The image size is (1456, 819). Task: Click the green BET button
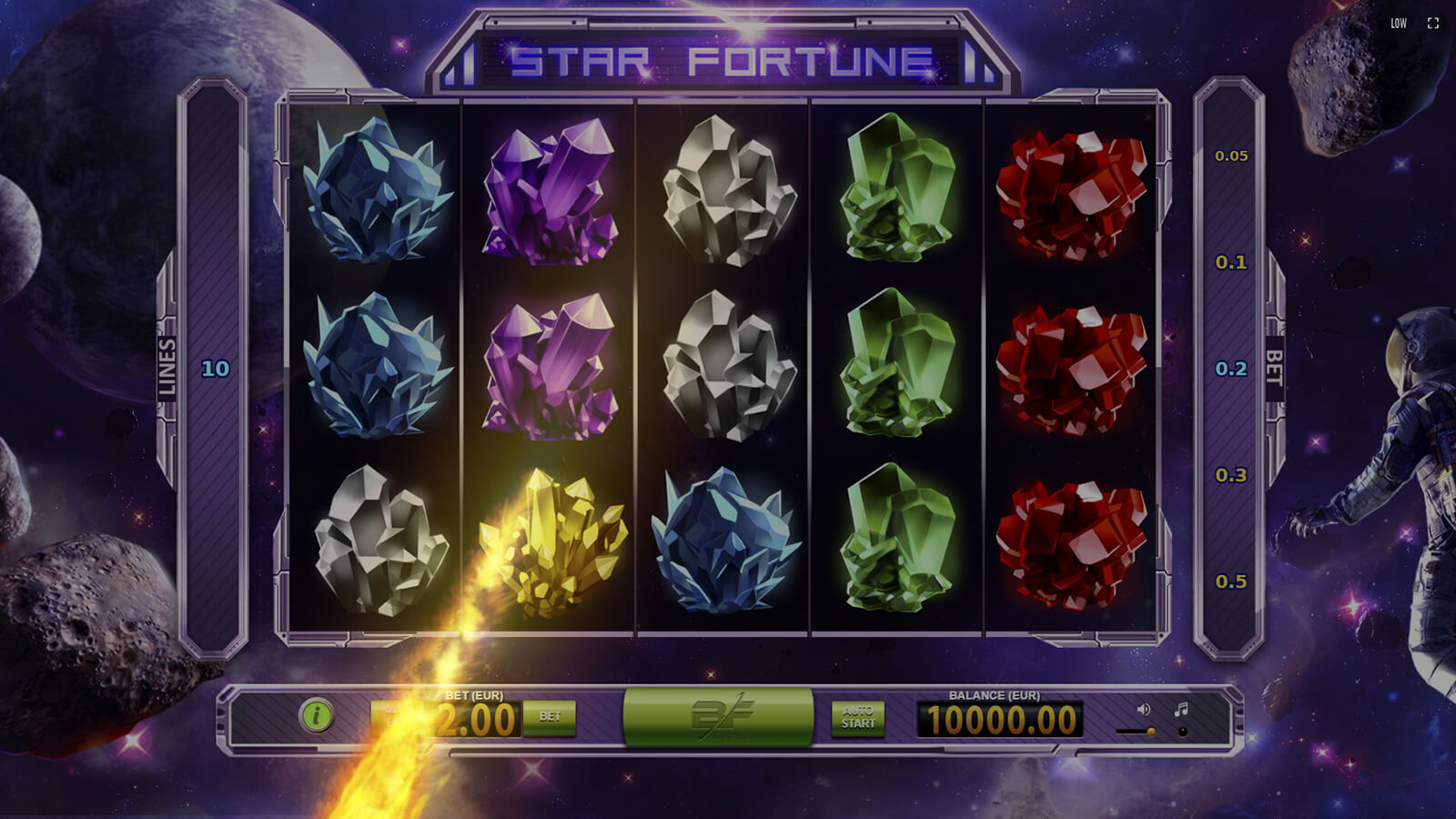click(550, 717)
